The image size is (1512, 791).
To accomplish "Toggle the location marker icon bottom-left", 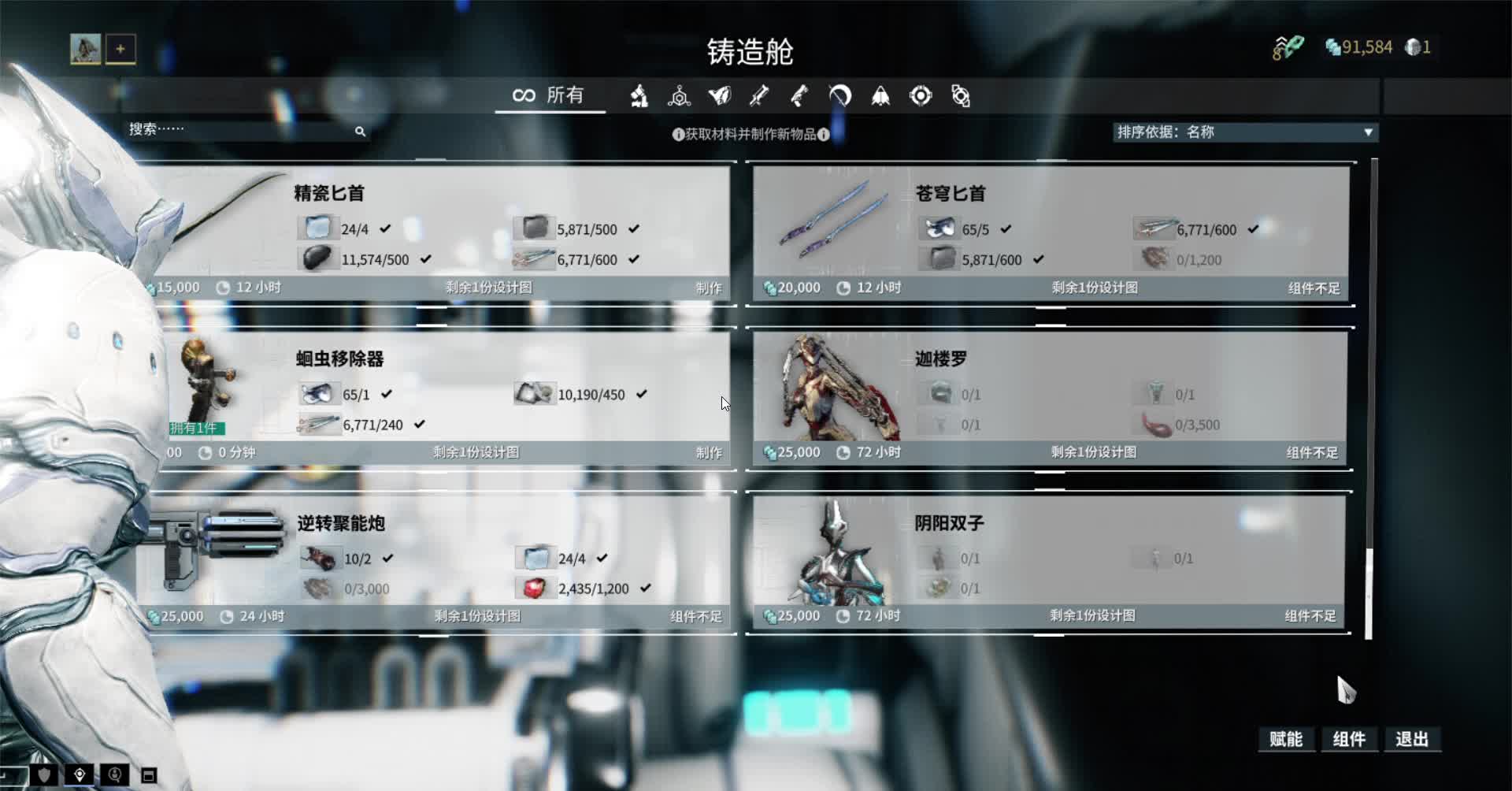I will coord(79,776).
